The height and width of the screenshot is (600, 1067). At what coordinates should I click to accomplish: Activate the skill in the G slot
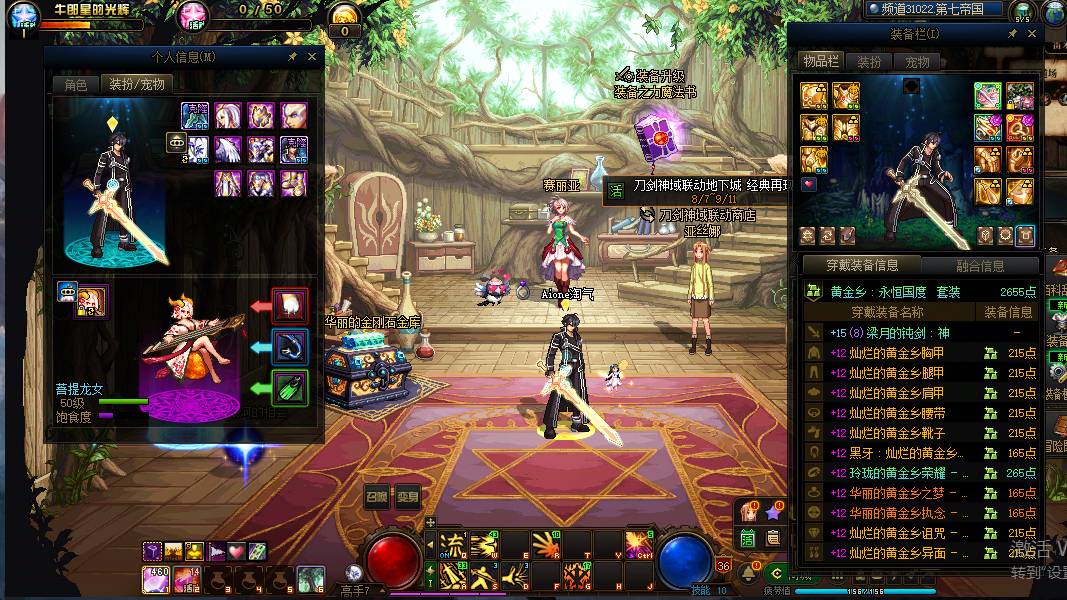(577, 576)
